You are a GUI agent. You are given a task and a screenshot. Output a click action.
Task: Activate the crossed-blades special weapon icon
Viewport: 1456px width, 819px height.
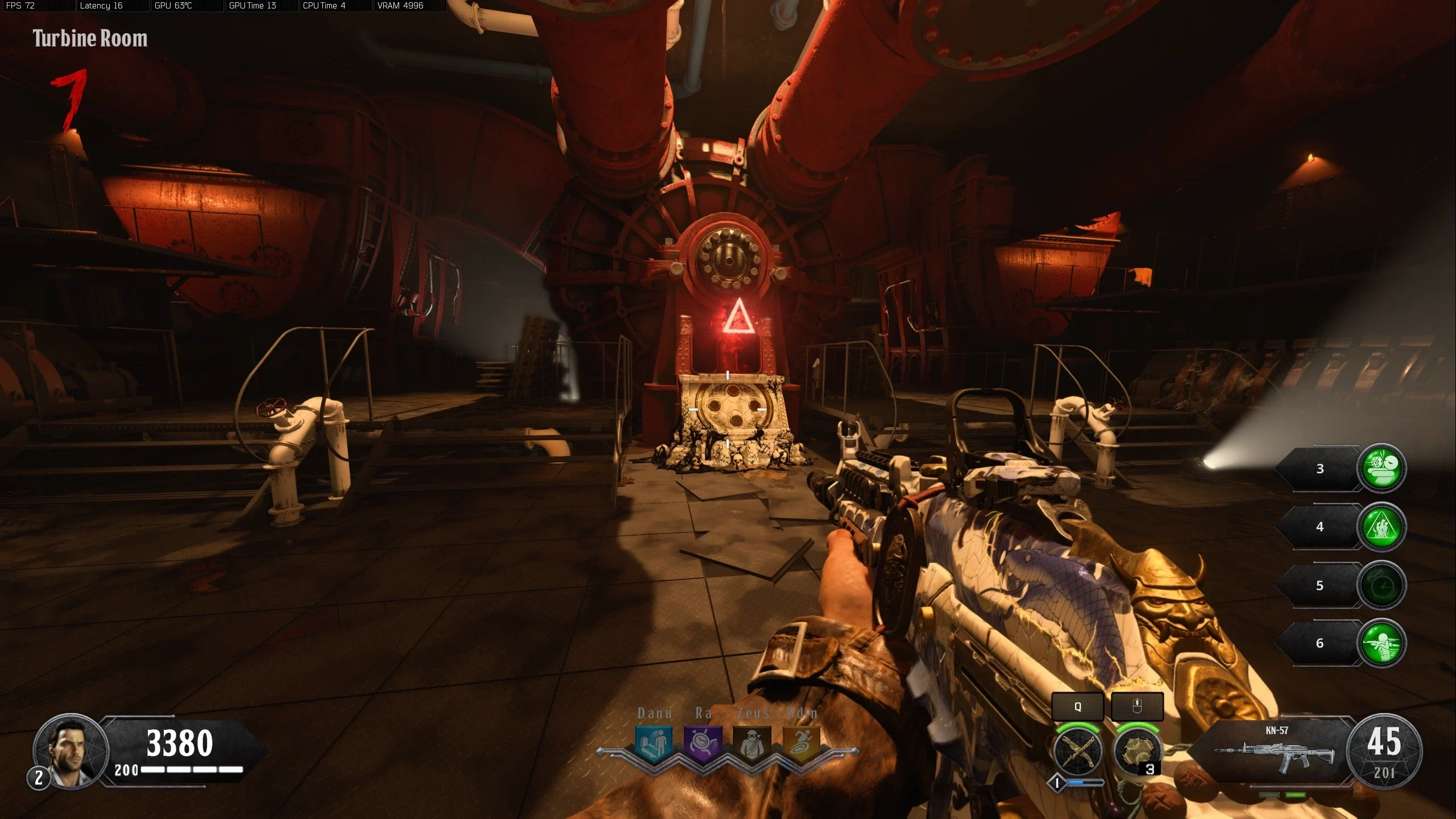pyautogui.click(x=1077, y=751)
